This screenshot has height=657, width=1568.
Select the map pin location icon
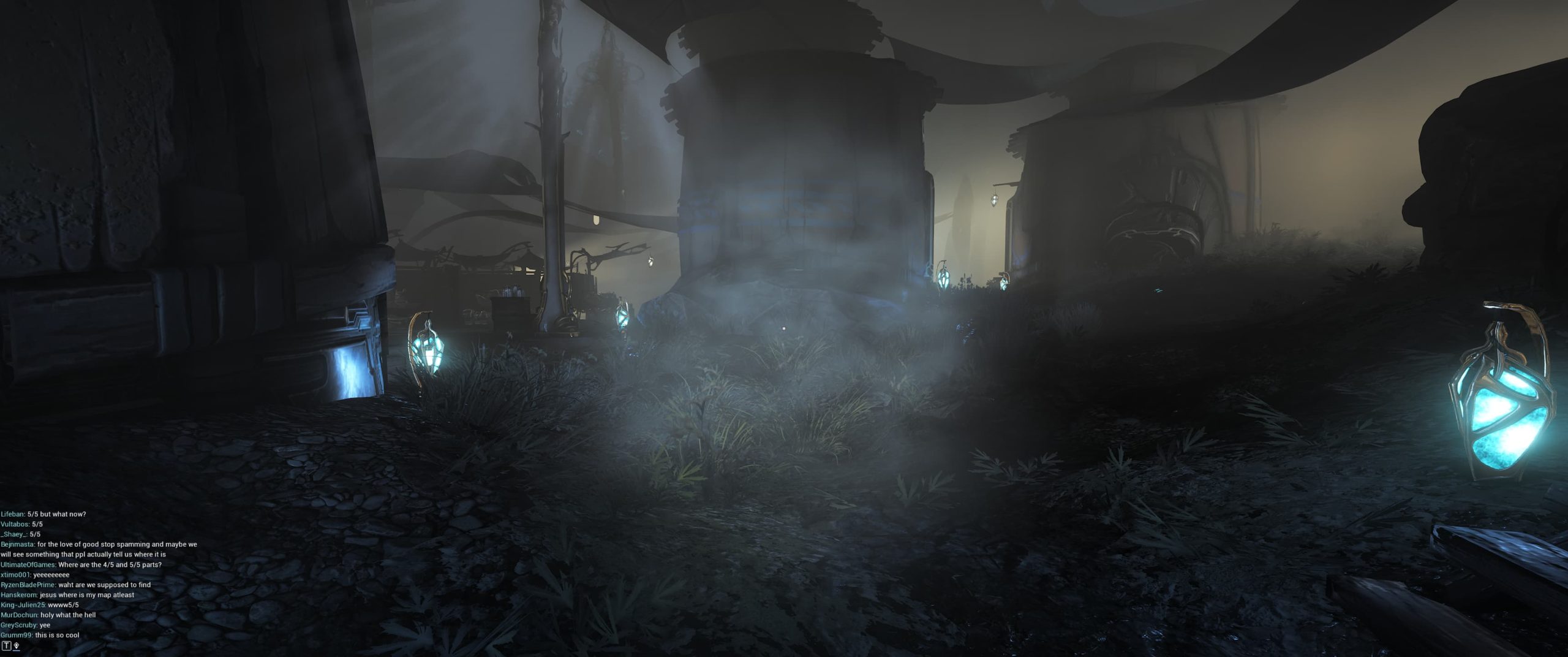tap(16, 646)
